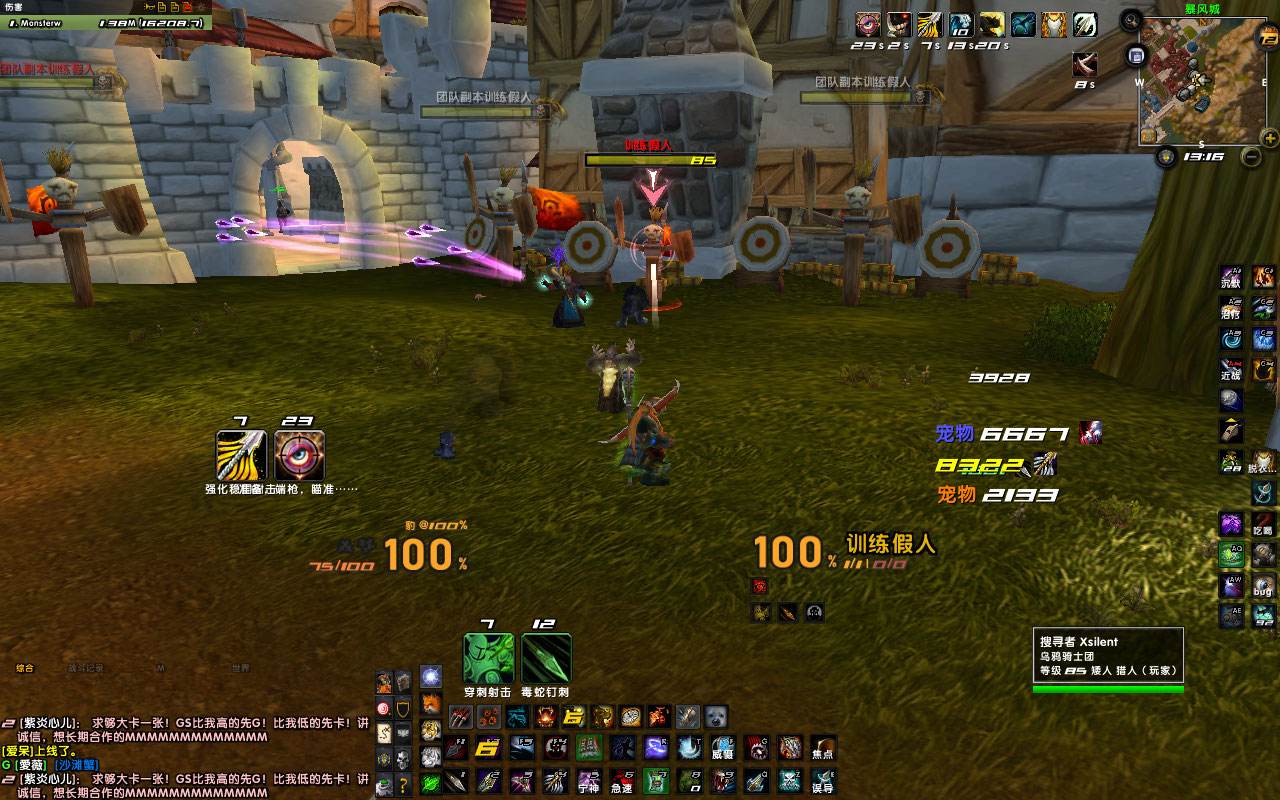Use the 急速 haste ability
Viewport: 1280px width, 800px height.
click(622, 780)
